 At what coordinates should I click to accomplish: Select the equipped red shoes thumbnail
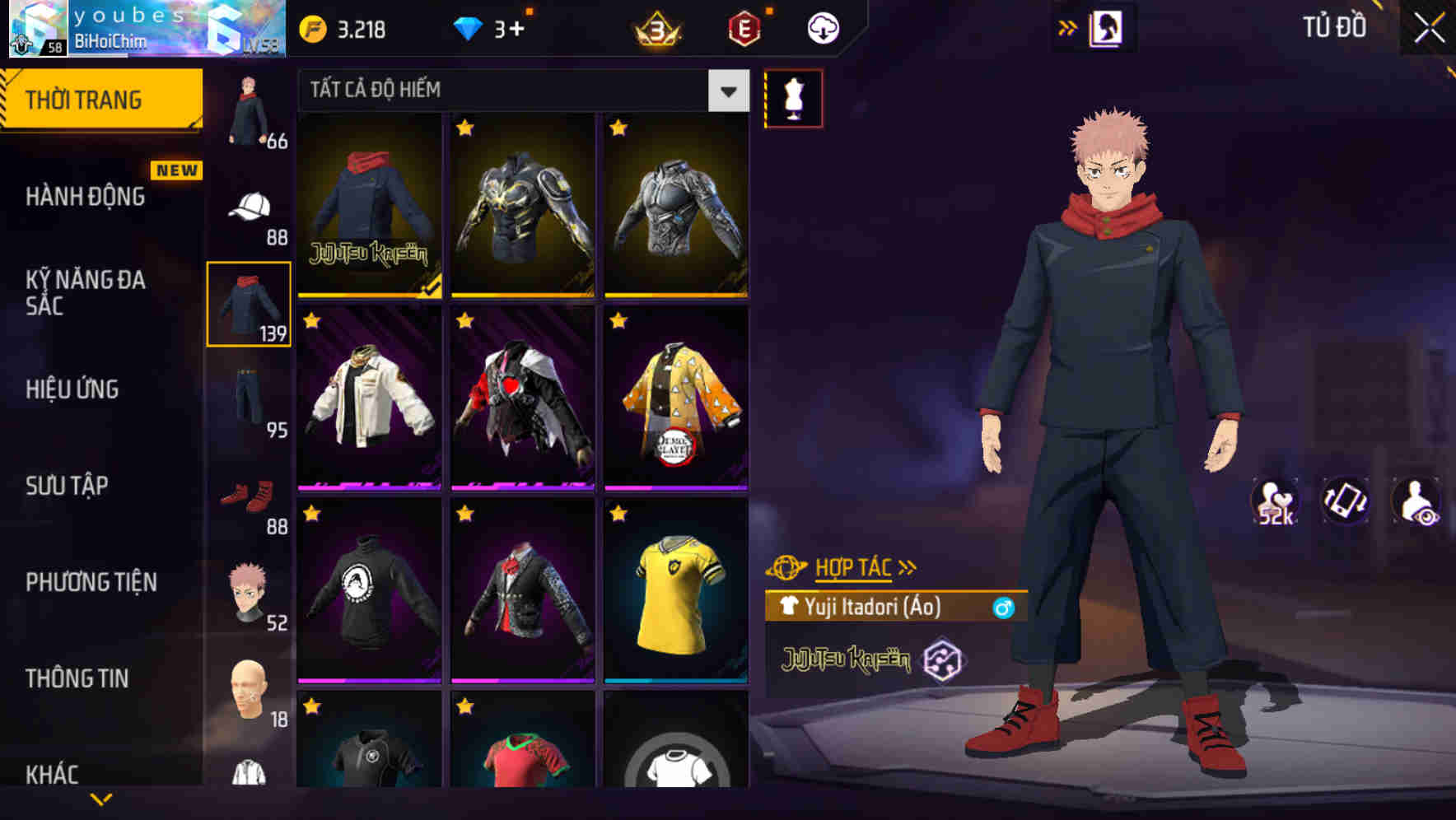coord(249,494)
